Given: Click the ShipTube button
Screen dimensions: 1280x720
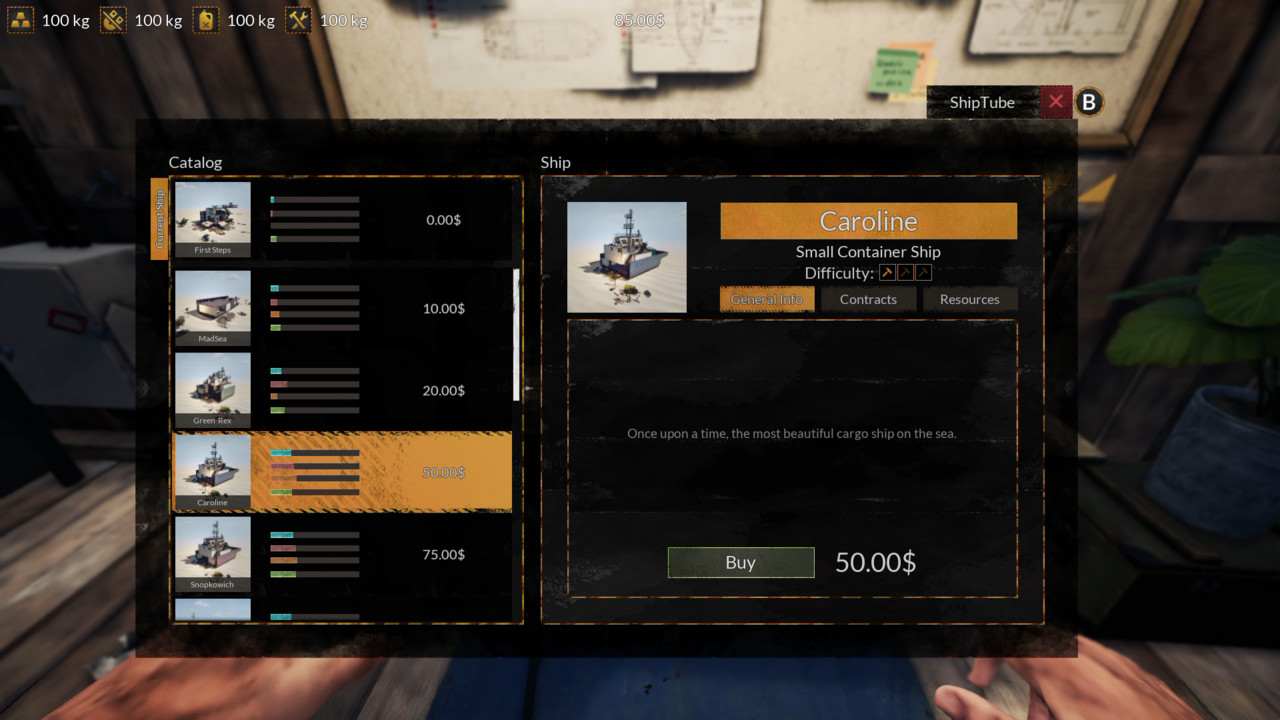Looking at the screenshot, I should tap(981, 102).
